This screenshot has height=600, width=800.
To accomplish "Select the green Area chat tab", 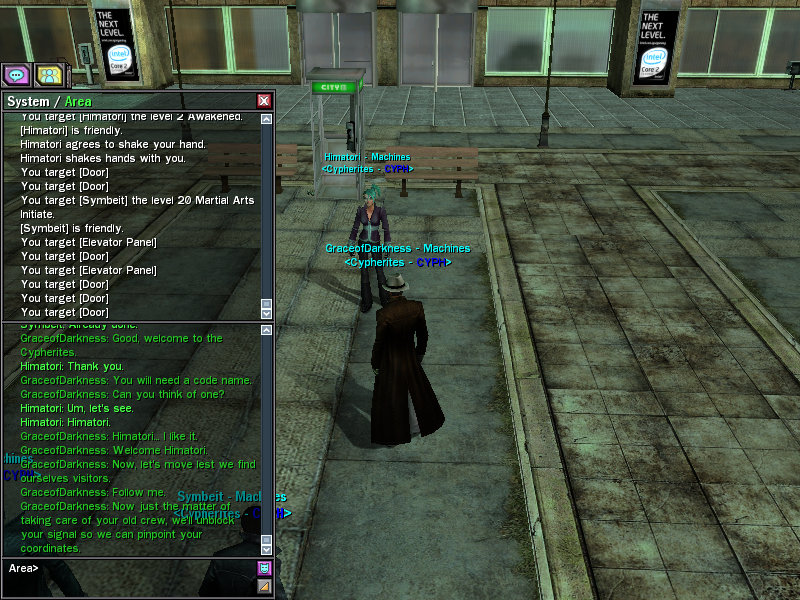I will coord(78,101).
